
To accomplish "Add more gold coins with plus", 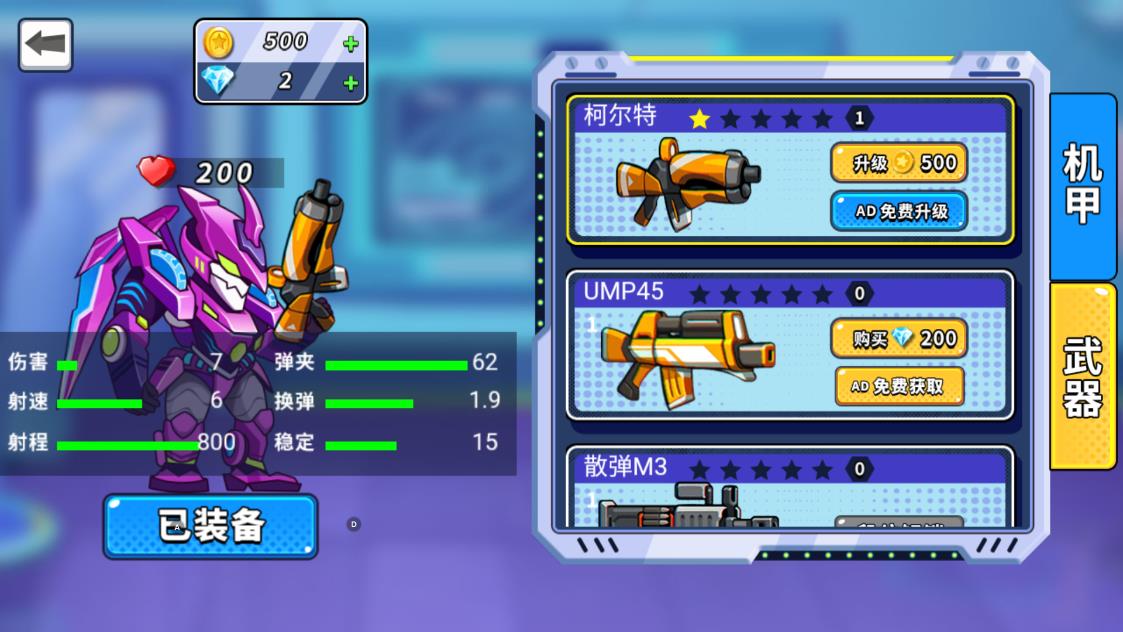I will (350, 44).
